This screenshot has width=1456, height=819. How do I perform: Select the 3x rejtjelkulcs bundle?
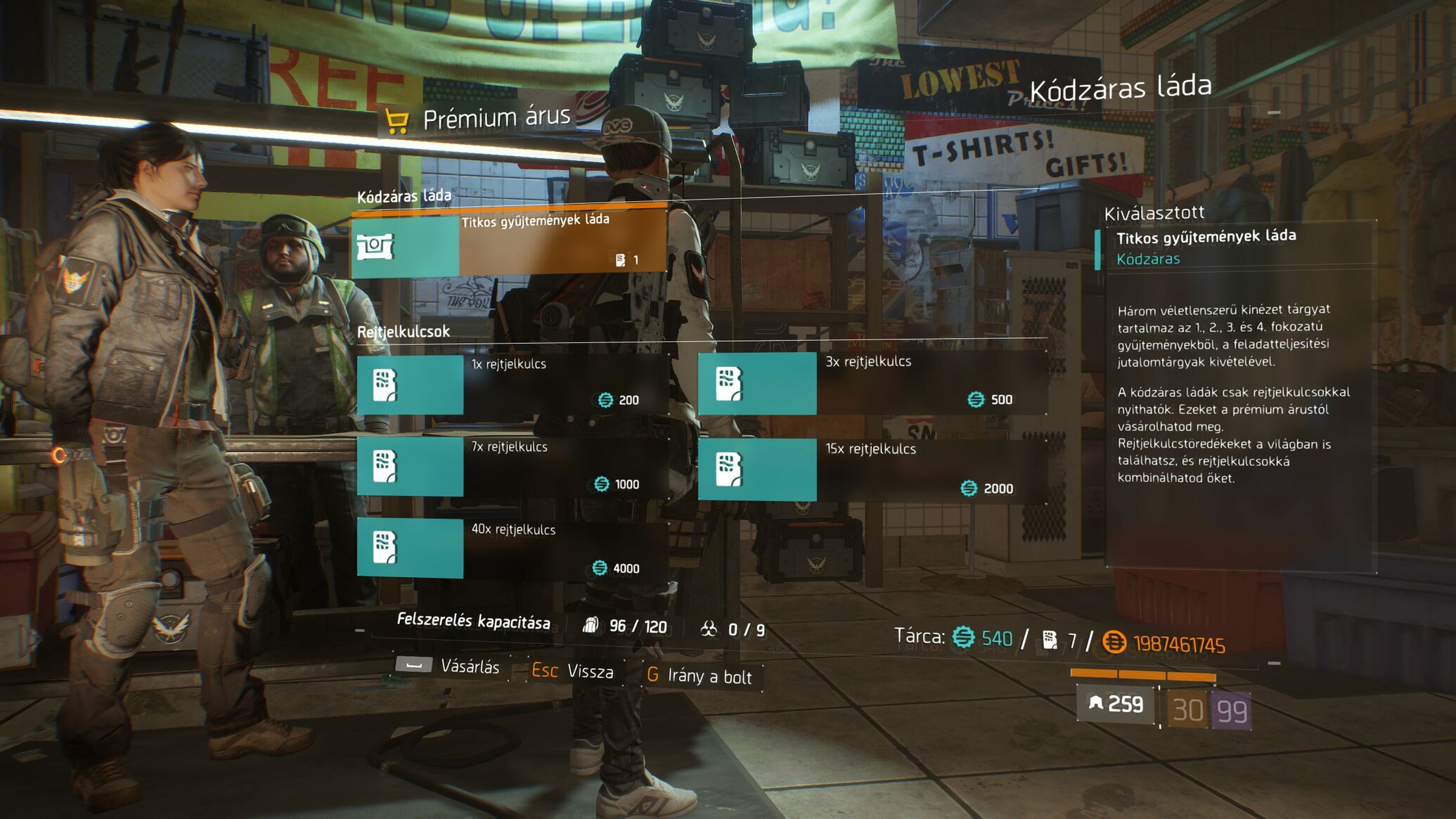[872, 383]
